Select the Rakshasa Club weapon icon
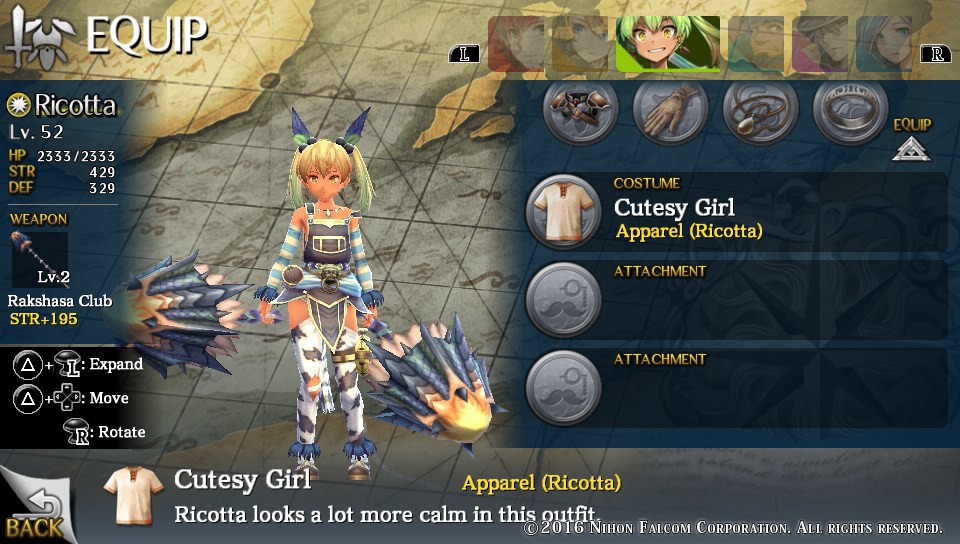The image size is (960, 544). (40, 257)
